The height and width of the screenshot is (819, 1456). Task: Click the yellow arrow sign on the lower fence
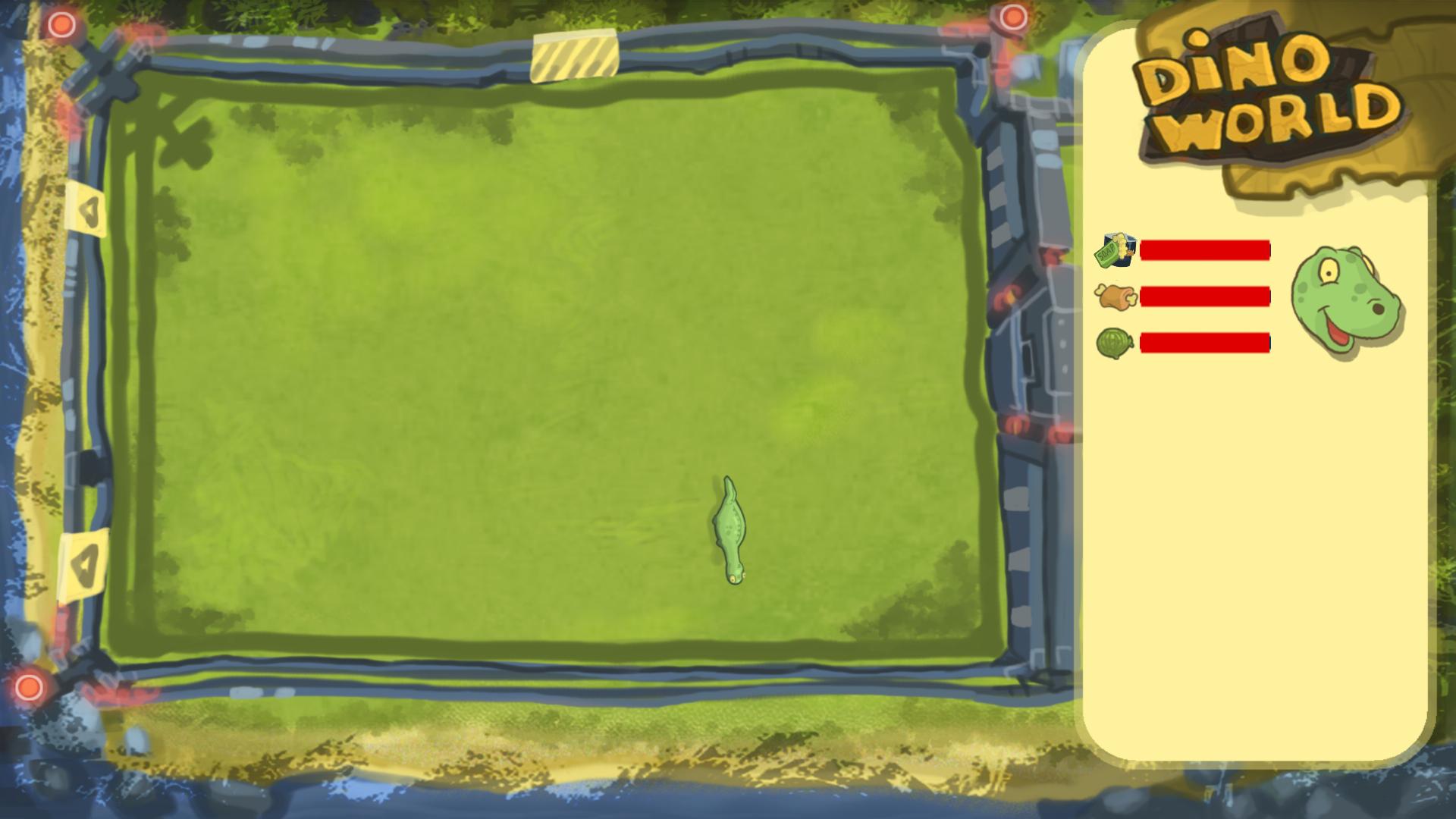point(83,565)
